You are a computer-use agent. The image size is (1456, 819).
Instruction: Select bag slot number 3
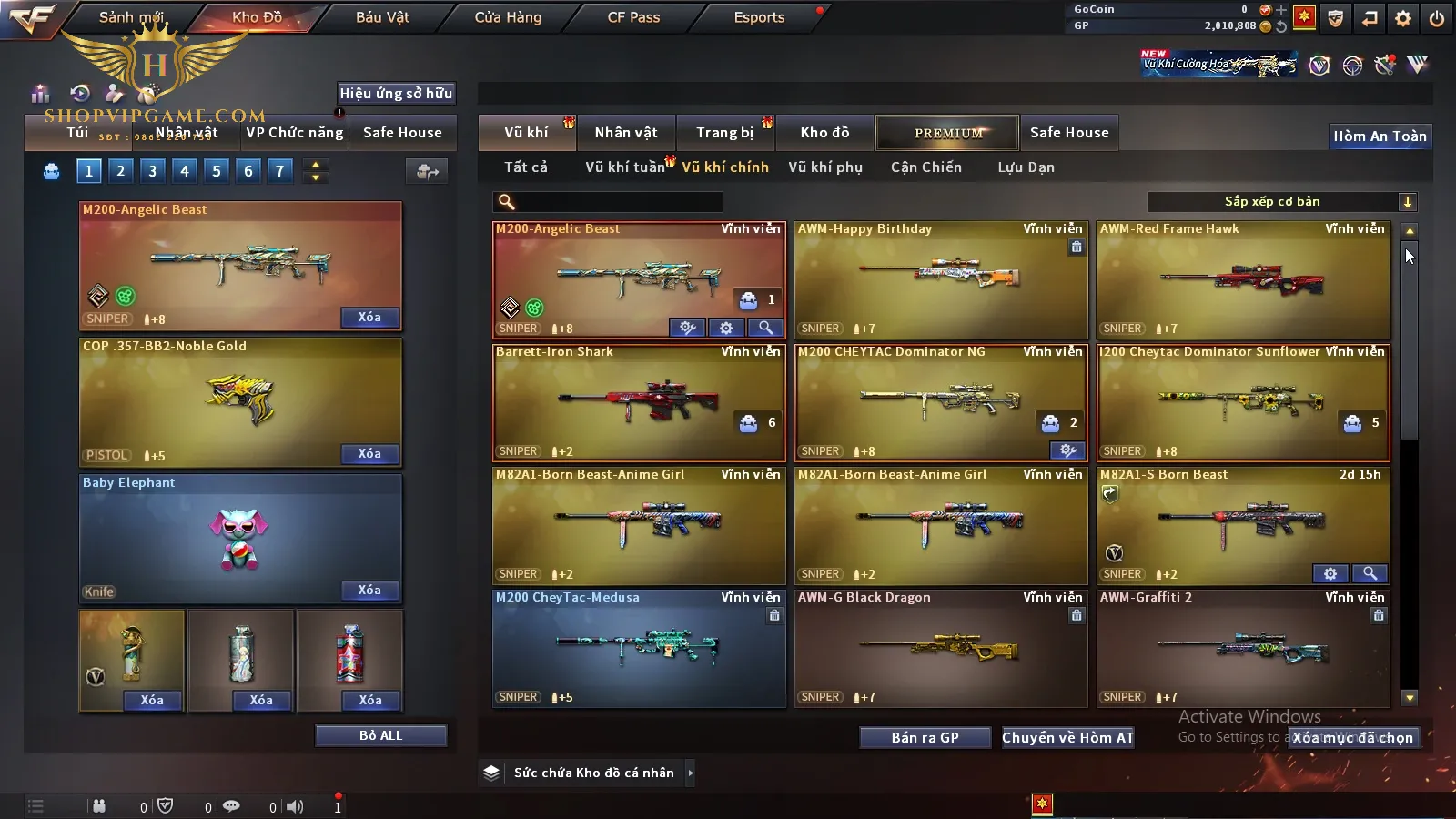(153, 170)
